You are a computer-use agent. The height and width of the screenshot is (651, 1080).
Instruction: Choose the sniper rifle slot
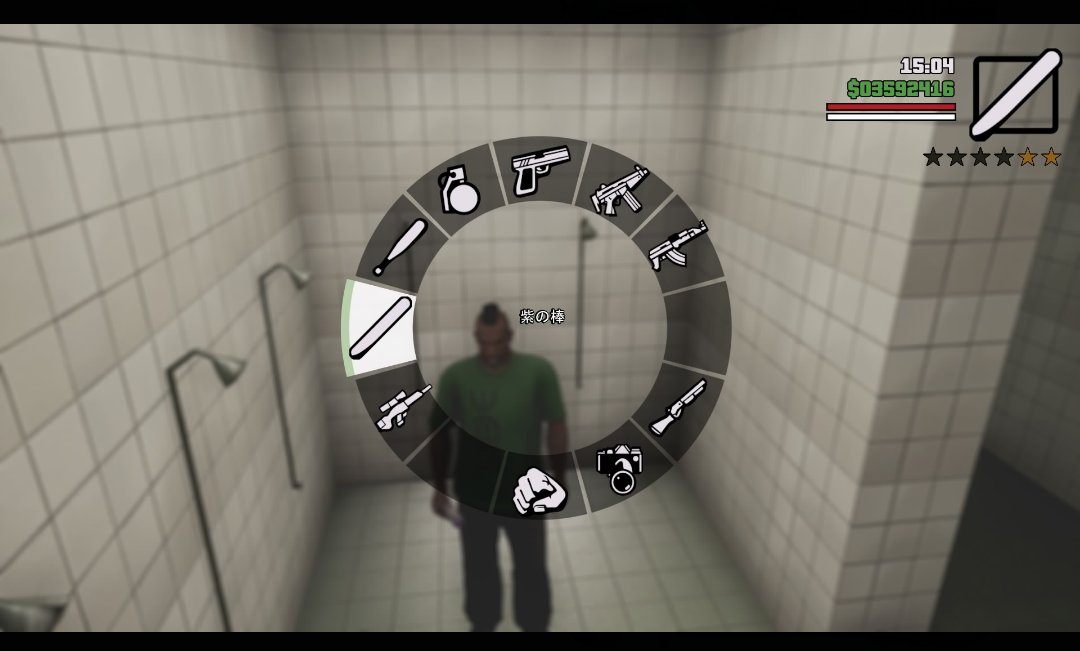click(403, 407)
